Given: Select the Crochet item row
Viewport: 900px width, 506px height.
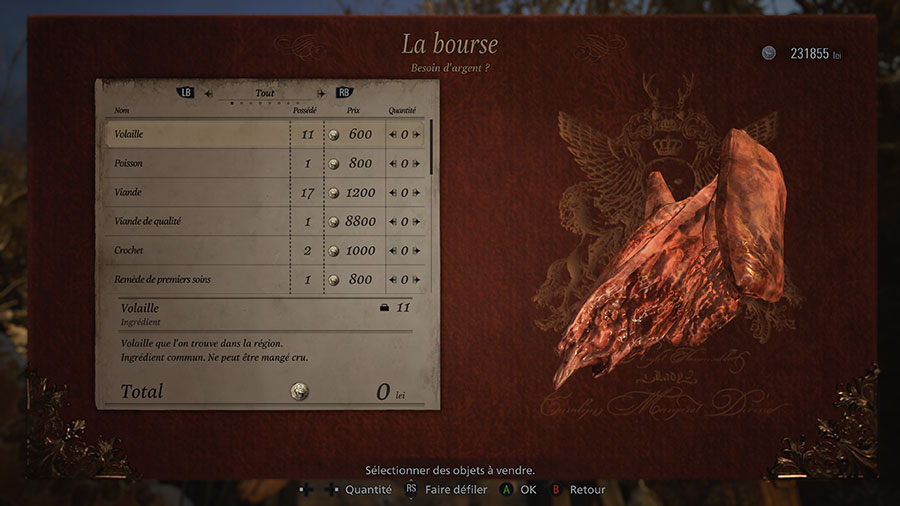Looking at the screenshot, I should click(x=197, y=250).
